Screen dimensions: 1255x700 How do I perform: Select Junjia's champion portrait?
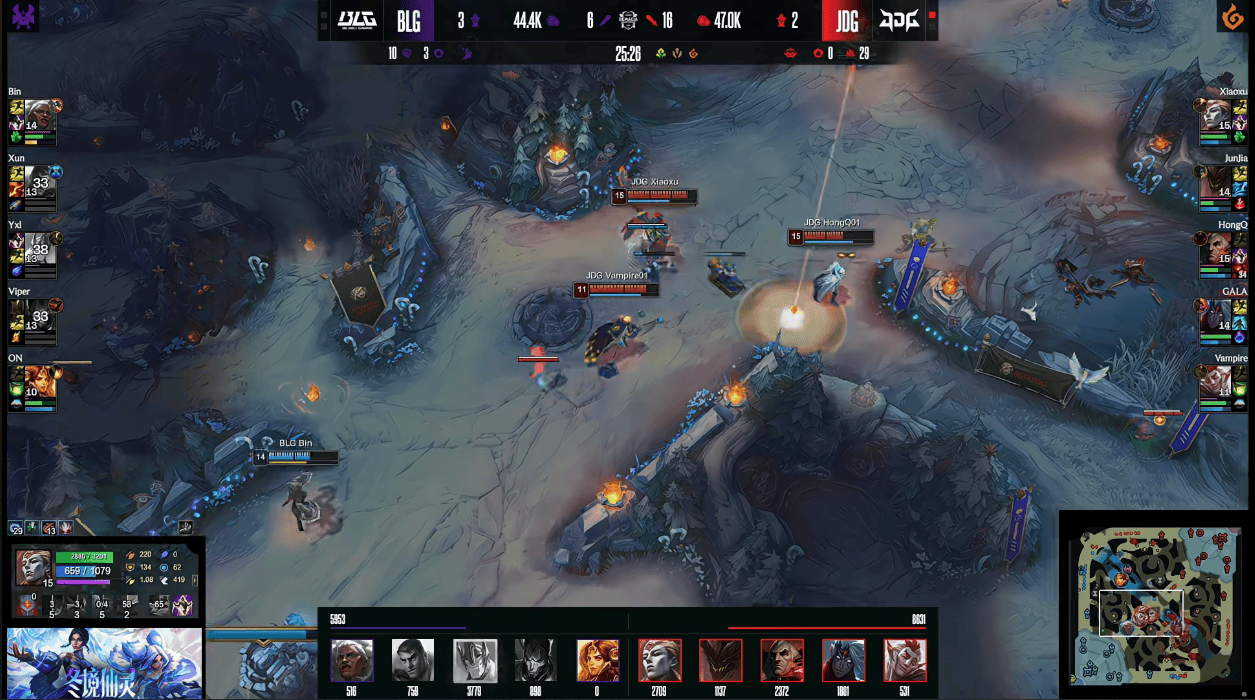click(x=1216, y=180)
